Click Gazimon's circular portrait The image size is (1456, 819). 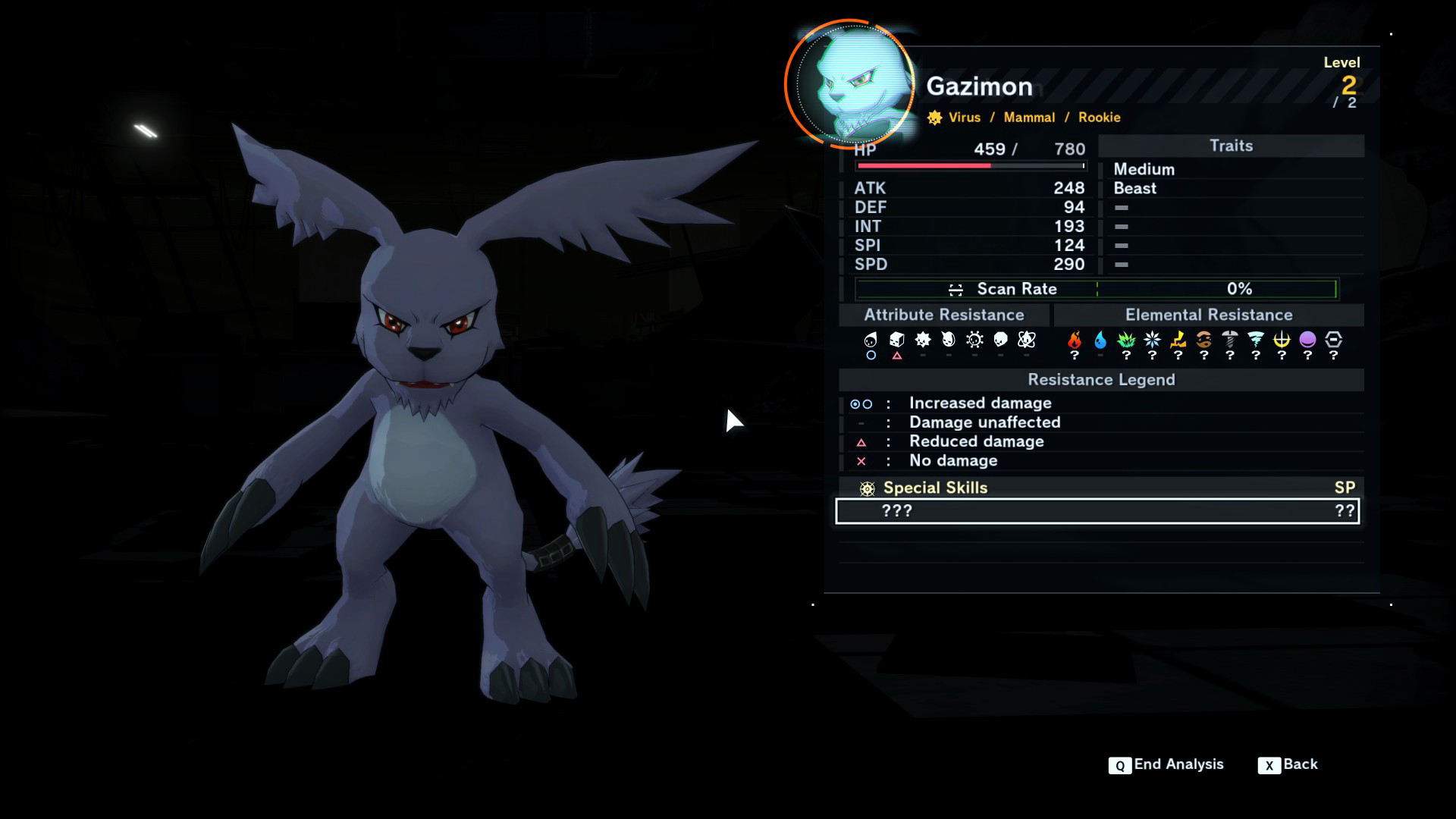(x=852, y=85)
